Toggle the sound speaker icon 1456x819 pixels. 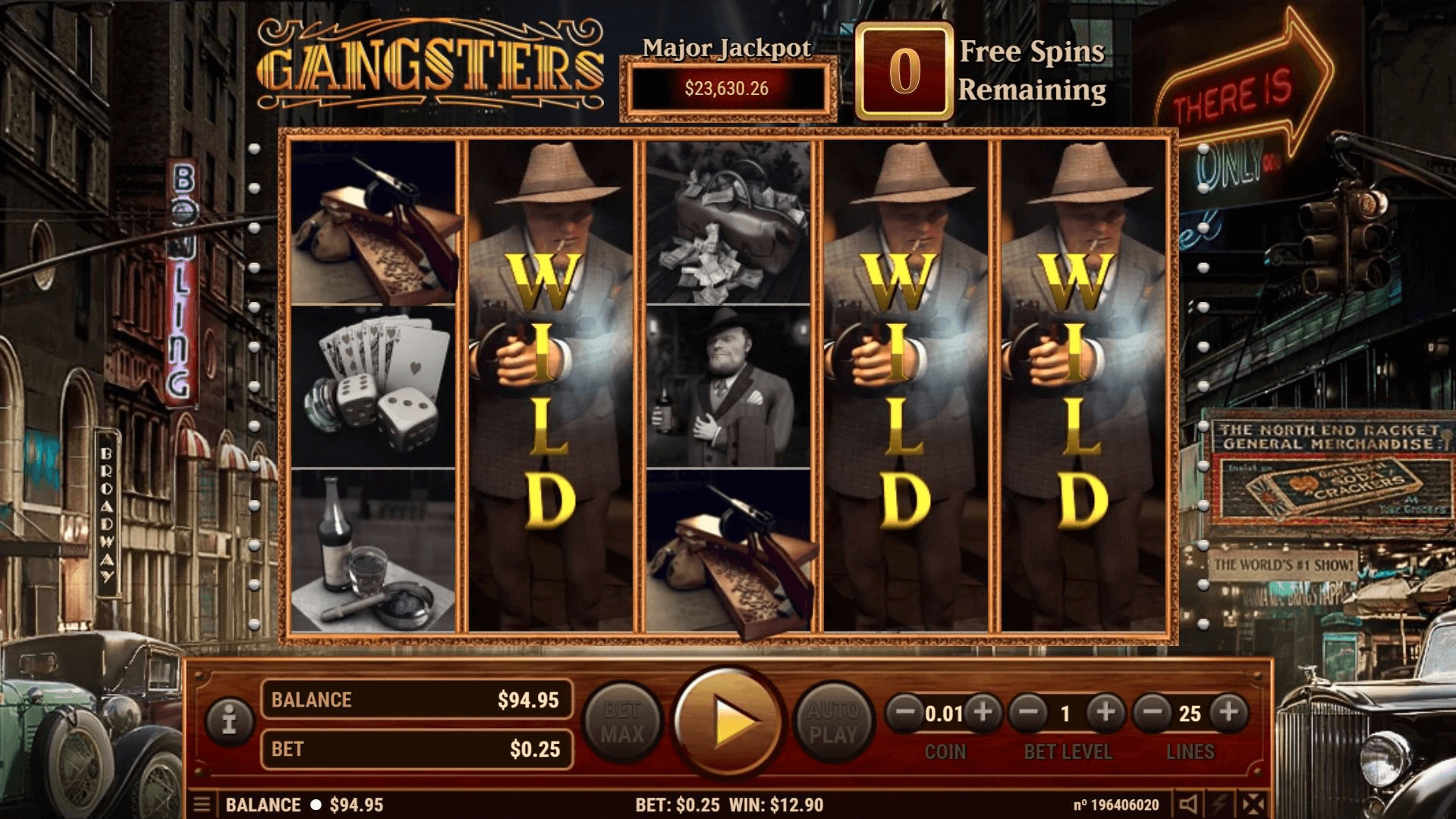point(1189,805)
